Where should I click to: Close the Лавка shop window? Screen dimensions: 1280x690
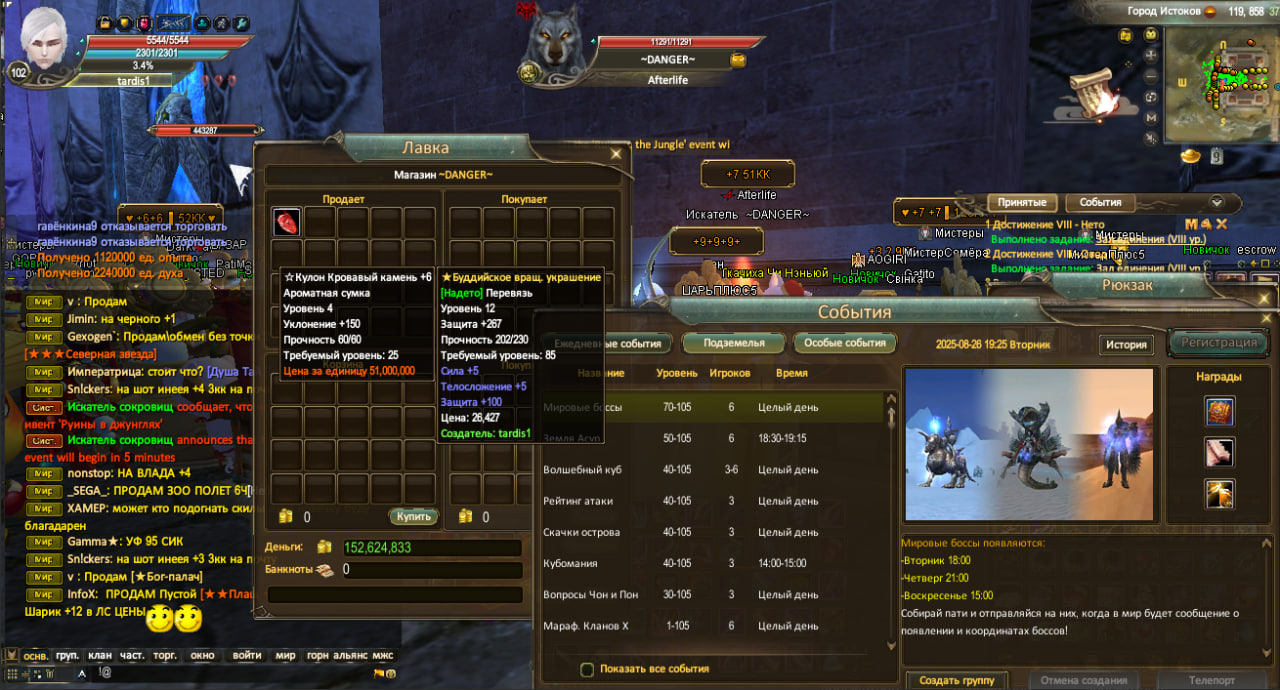[x=616, y=154]
